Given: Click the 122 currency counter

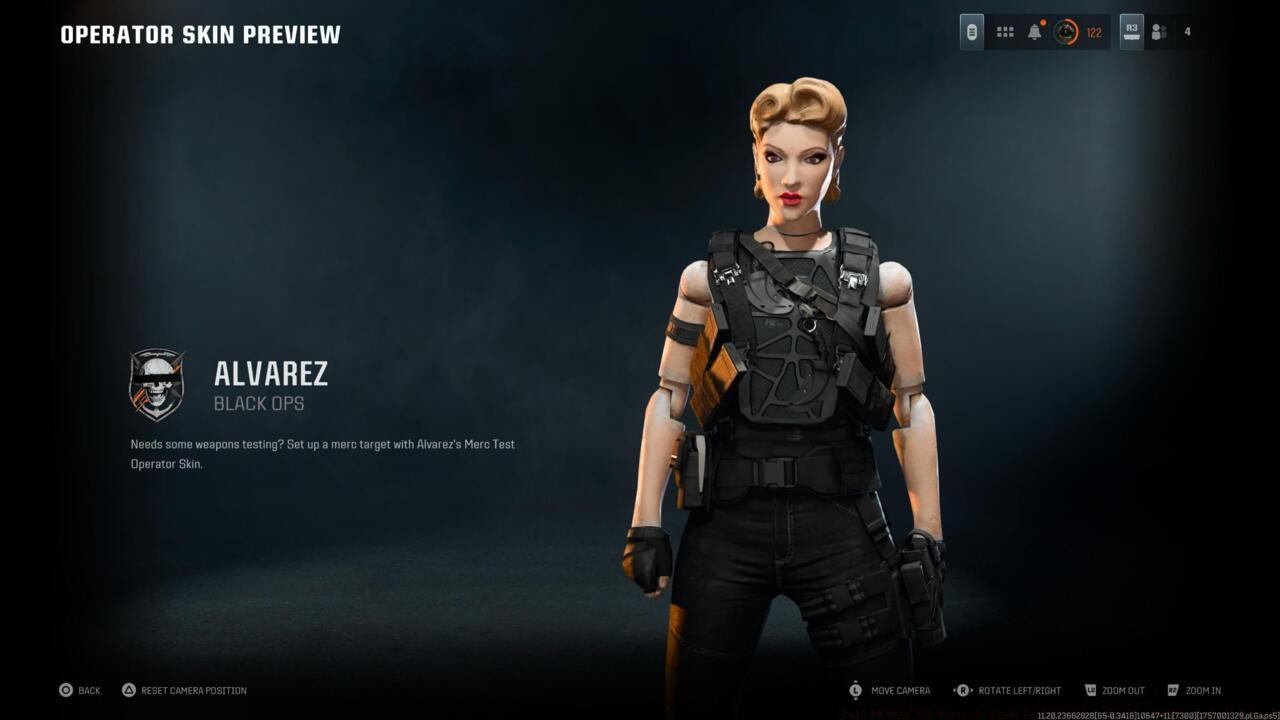Looking at the screenshot, I should point(1093,32).
